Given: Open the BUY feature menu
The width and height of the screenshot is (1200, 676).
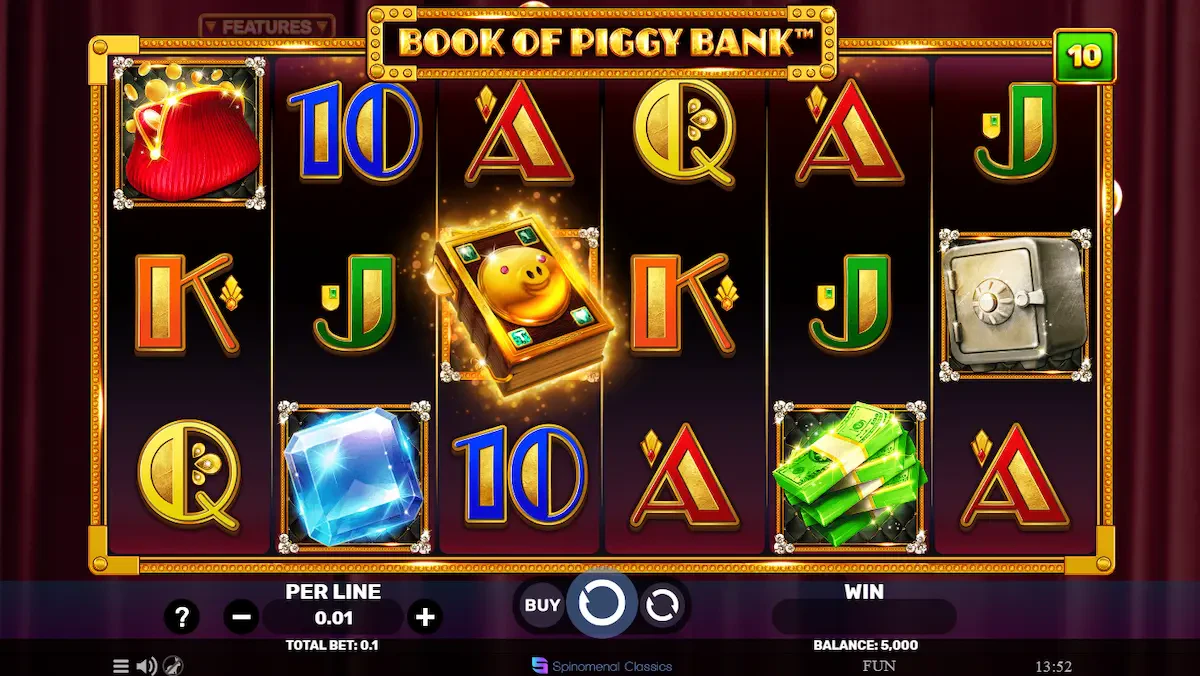Looking at the screenshot, I should (542, 605).
